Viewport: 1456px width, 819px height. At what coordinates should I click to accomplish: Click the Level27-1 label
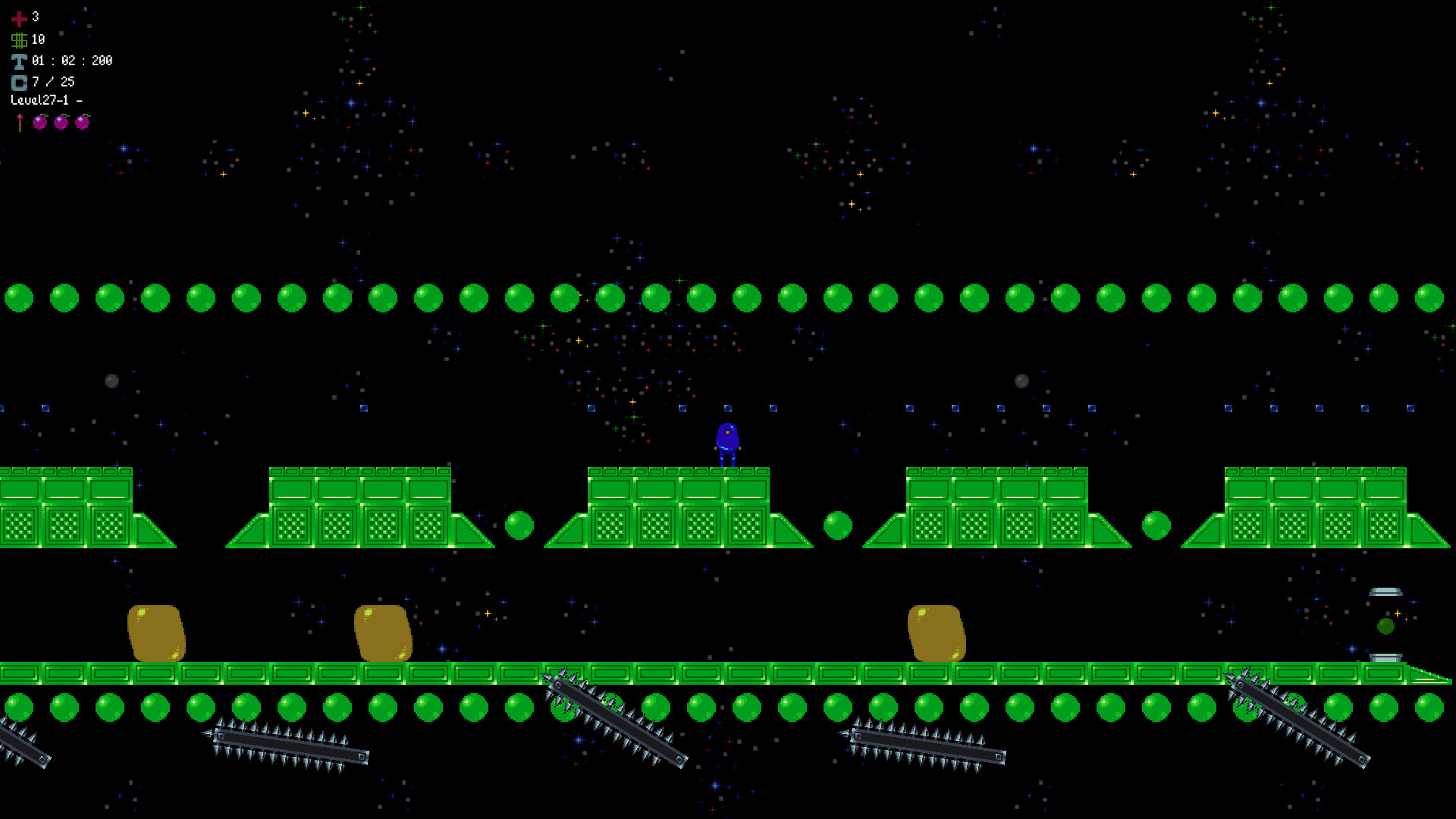tap(47, 99)
